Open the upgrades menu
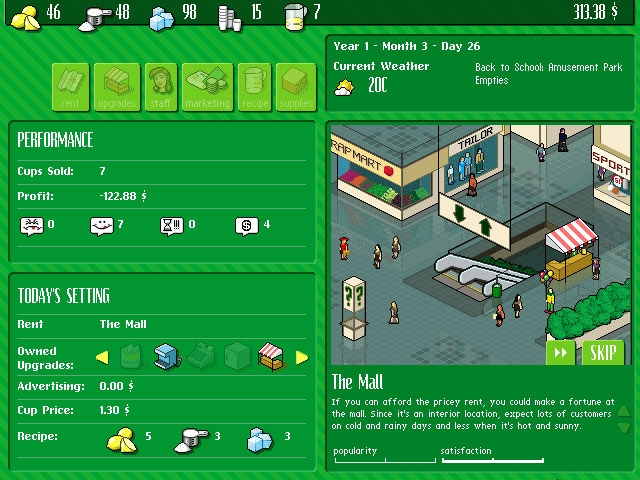The height and width of the screenshot is (480, 640). click(118, 86)
